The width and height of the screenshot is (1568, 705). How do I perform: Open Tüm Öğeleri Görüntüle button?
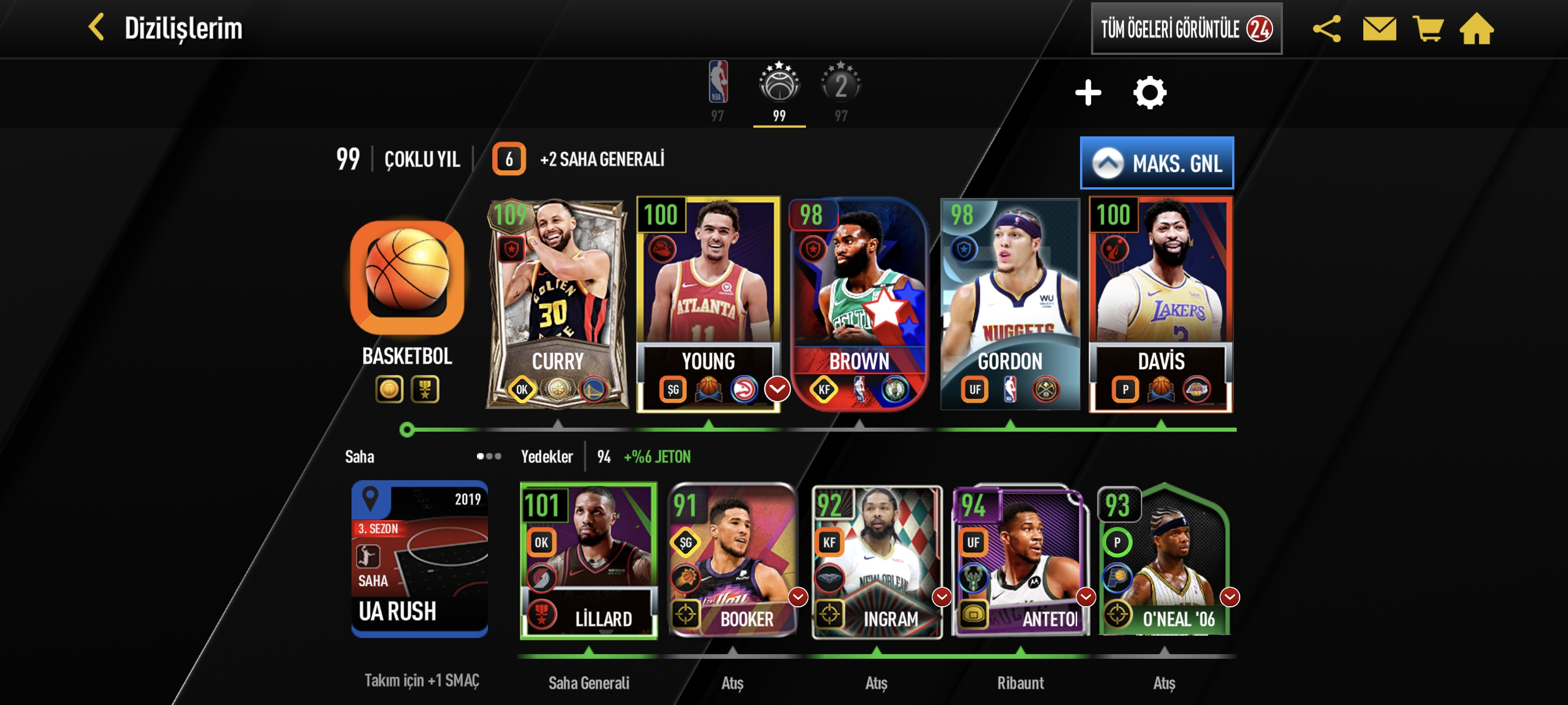[x=1185, y=28]
